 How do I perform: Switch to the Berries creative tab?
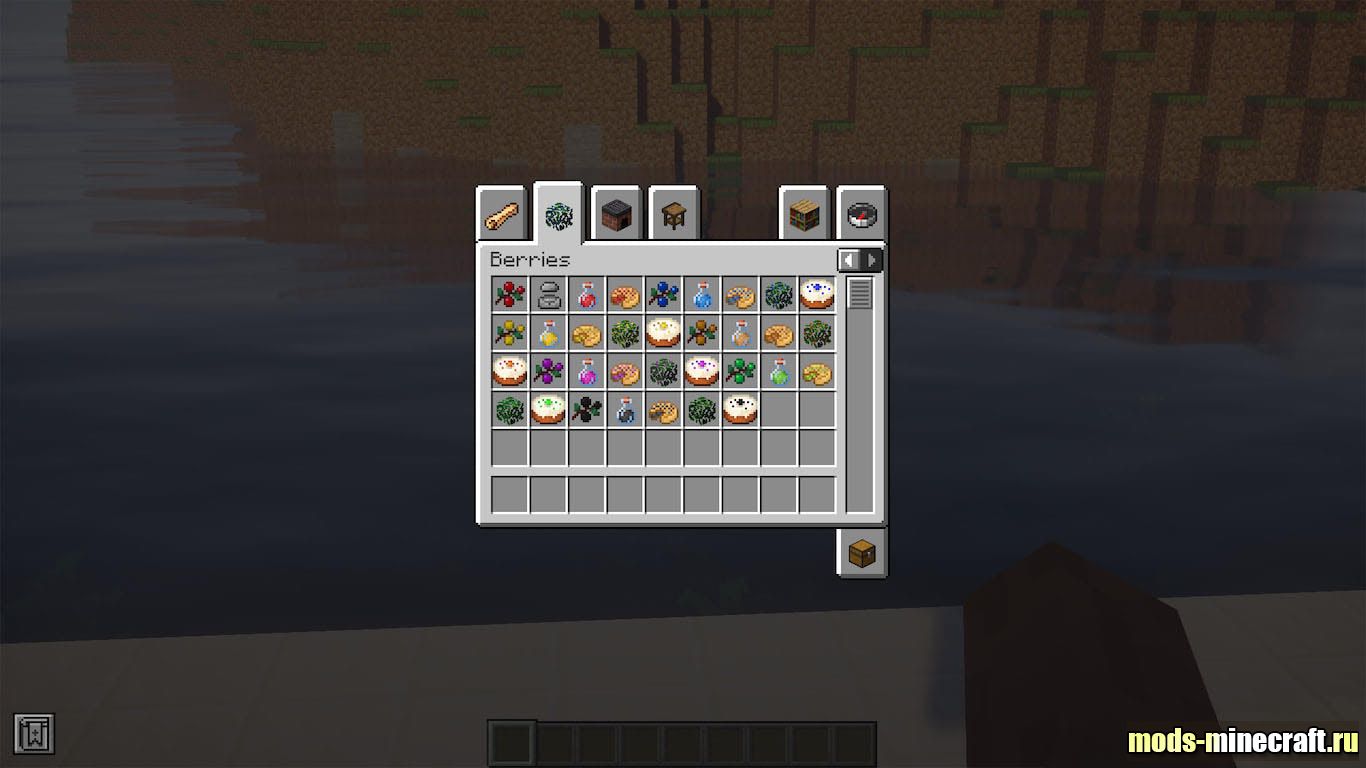pos(558,214)
